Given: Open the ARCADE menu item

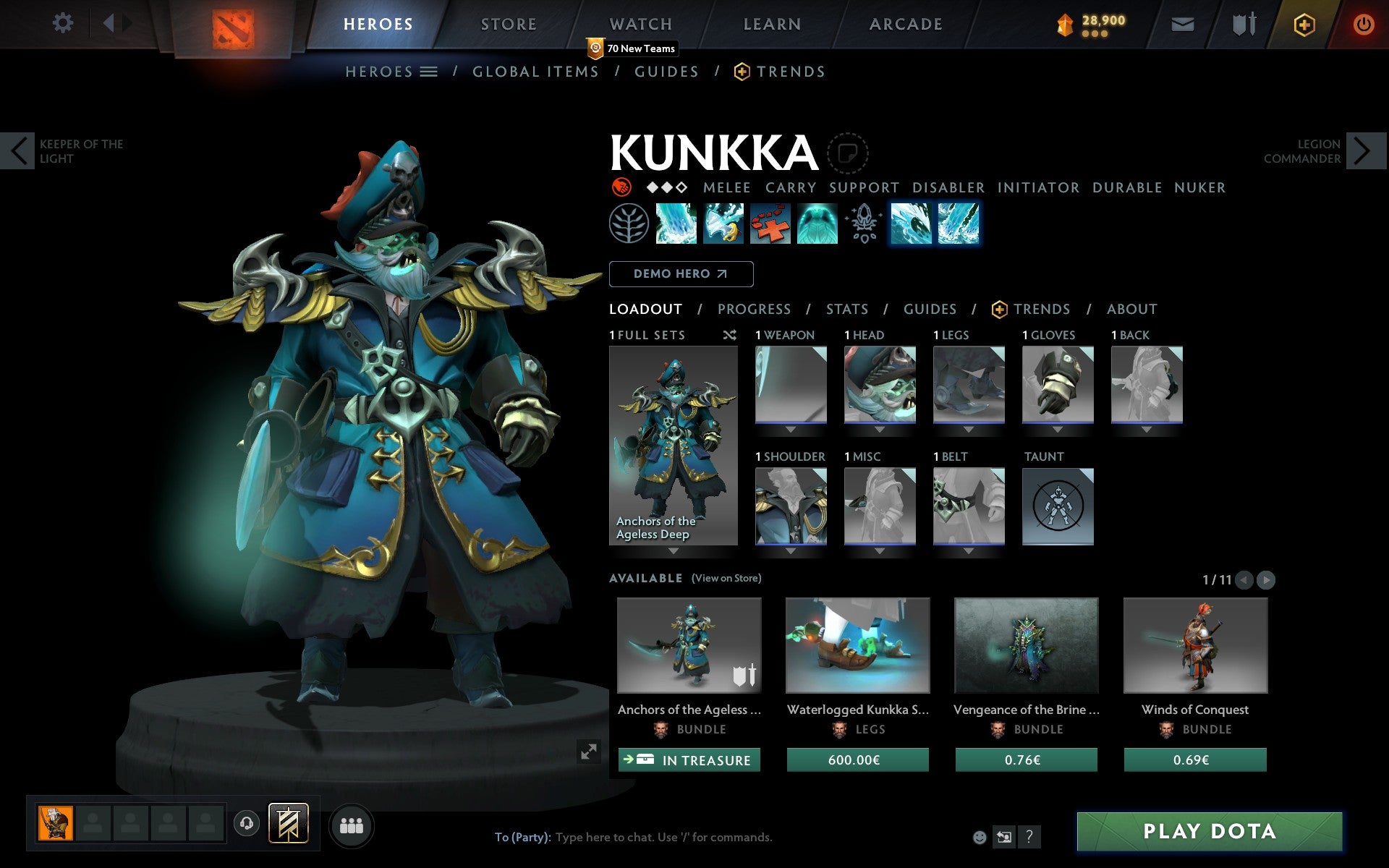Looking at the screenshot, I should click(x=905, y=24).
